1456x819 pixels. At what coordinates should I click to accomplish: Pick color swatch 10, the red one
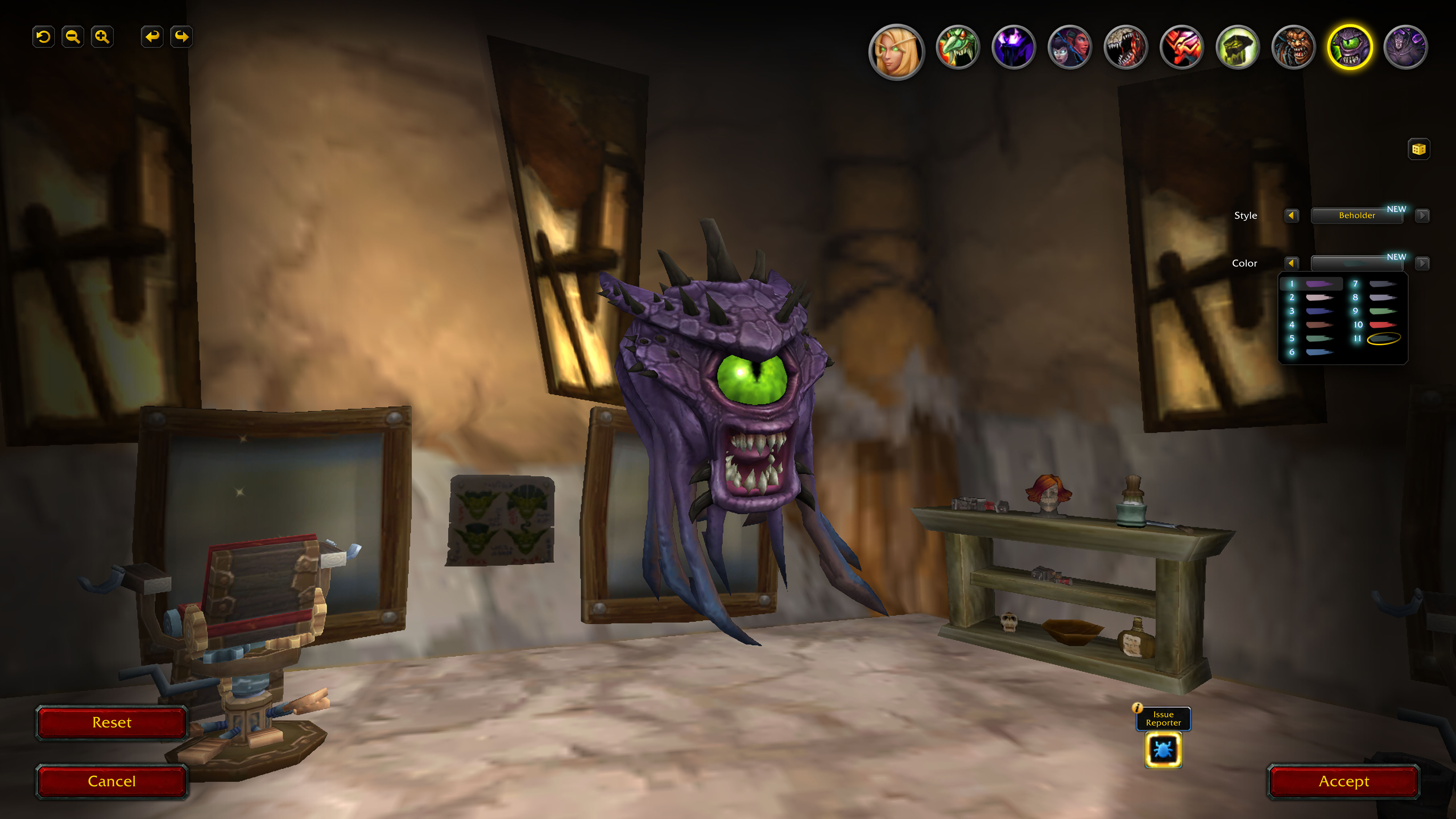[x=1382, y=325]
